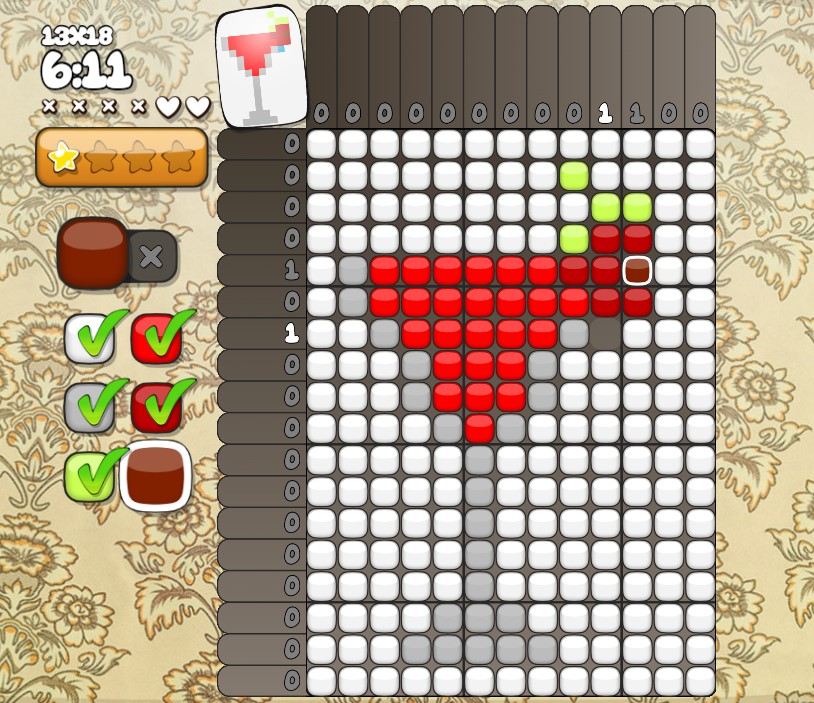Click the topmost green tile on the grid
Viewport: 814px width, 703px height.
[x=574, y=175]
